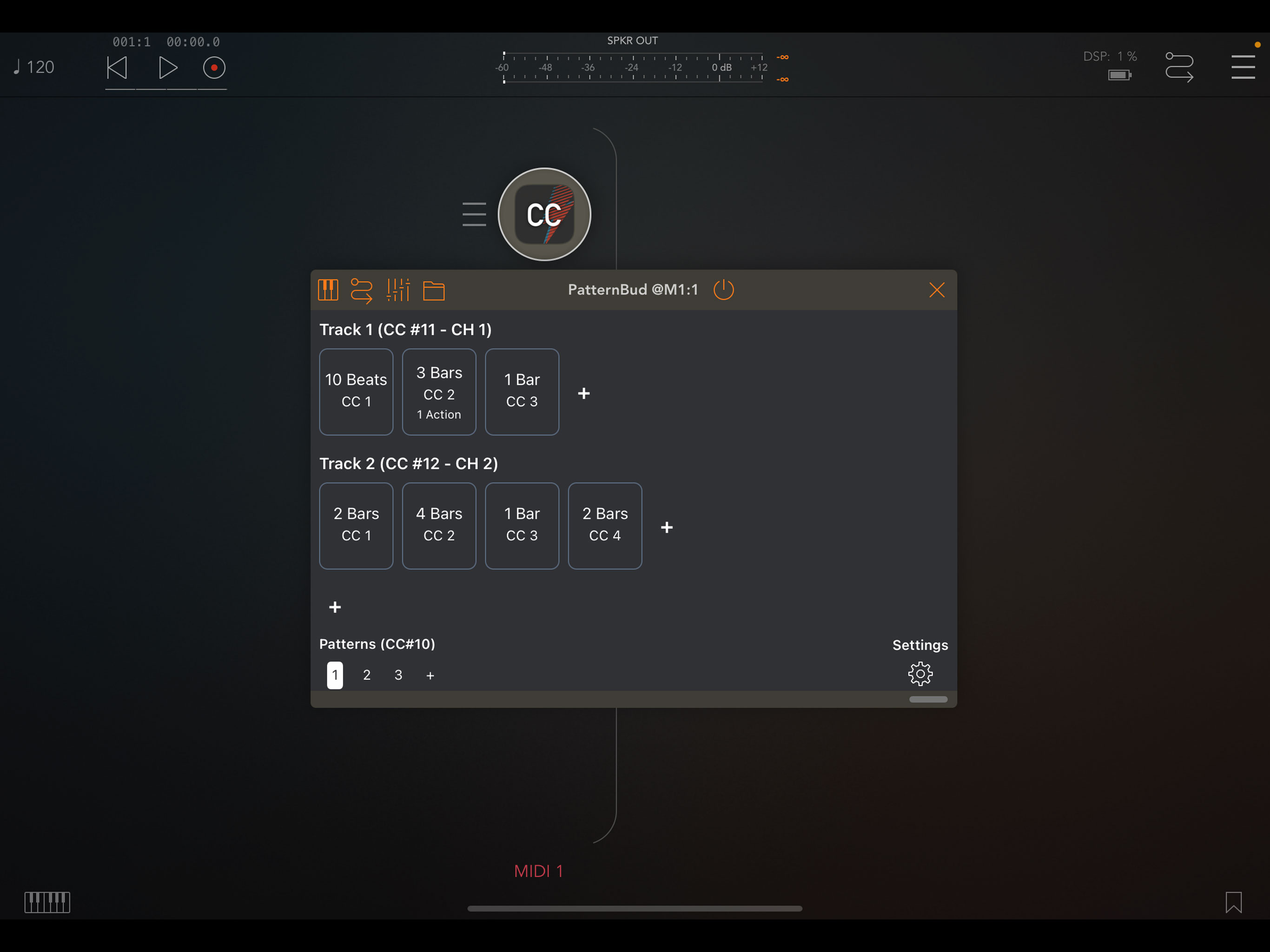The height and width of the screenshot is (952, 1270).
Task: Open the PatternBud presets folder
Action: [434, 290]
